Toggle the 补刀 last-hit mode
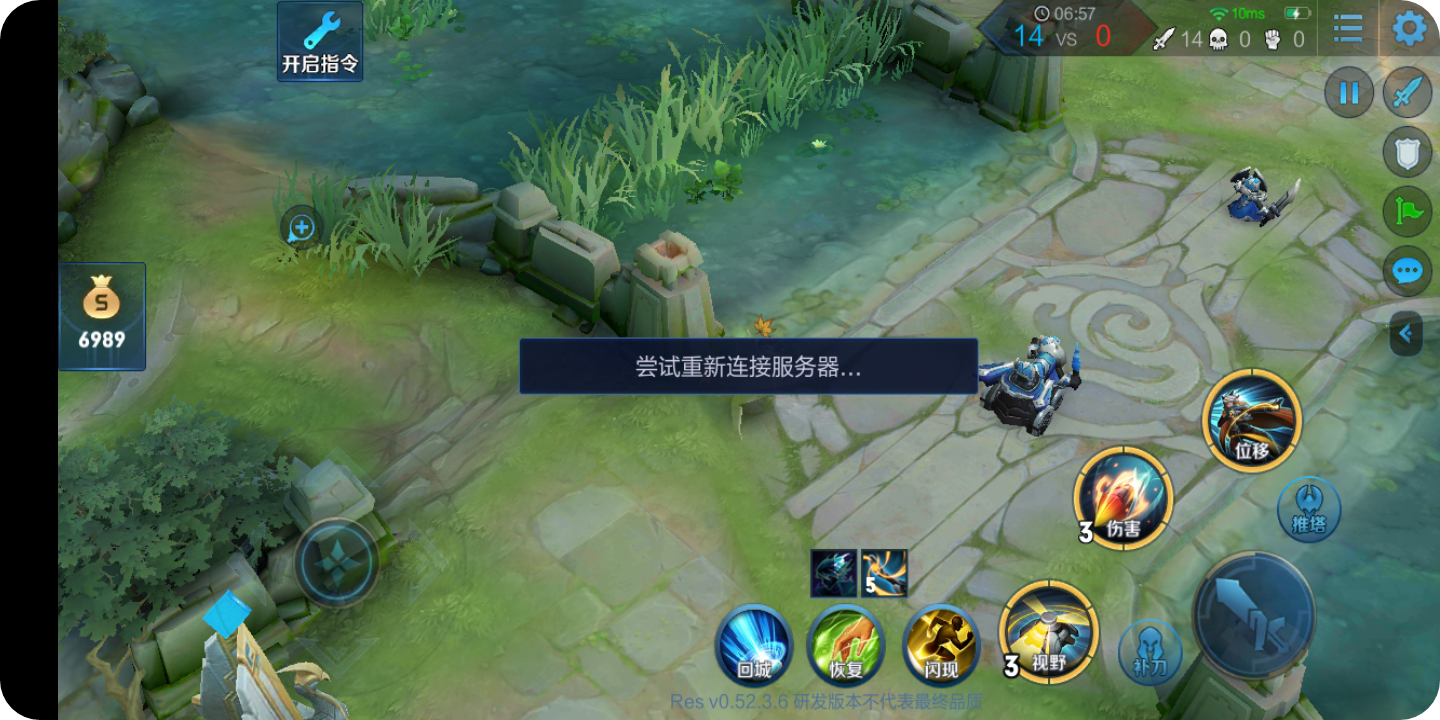 (1149, 652)
